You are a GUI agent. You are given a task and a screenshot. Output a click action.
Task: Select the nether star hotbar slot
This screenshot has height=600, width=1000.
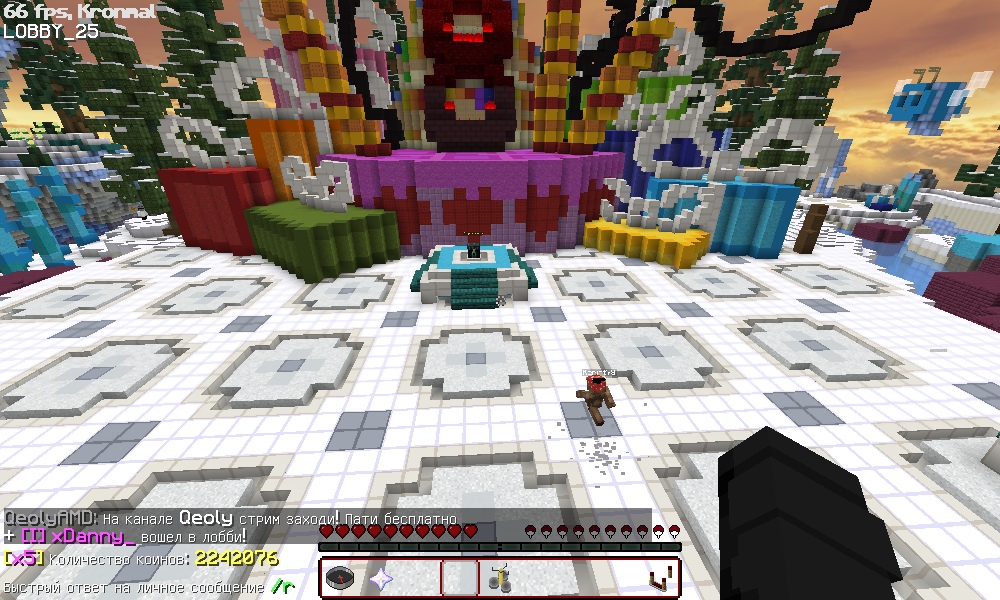[x=381, y=578]
